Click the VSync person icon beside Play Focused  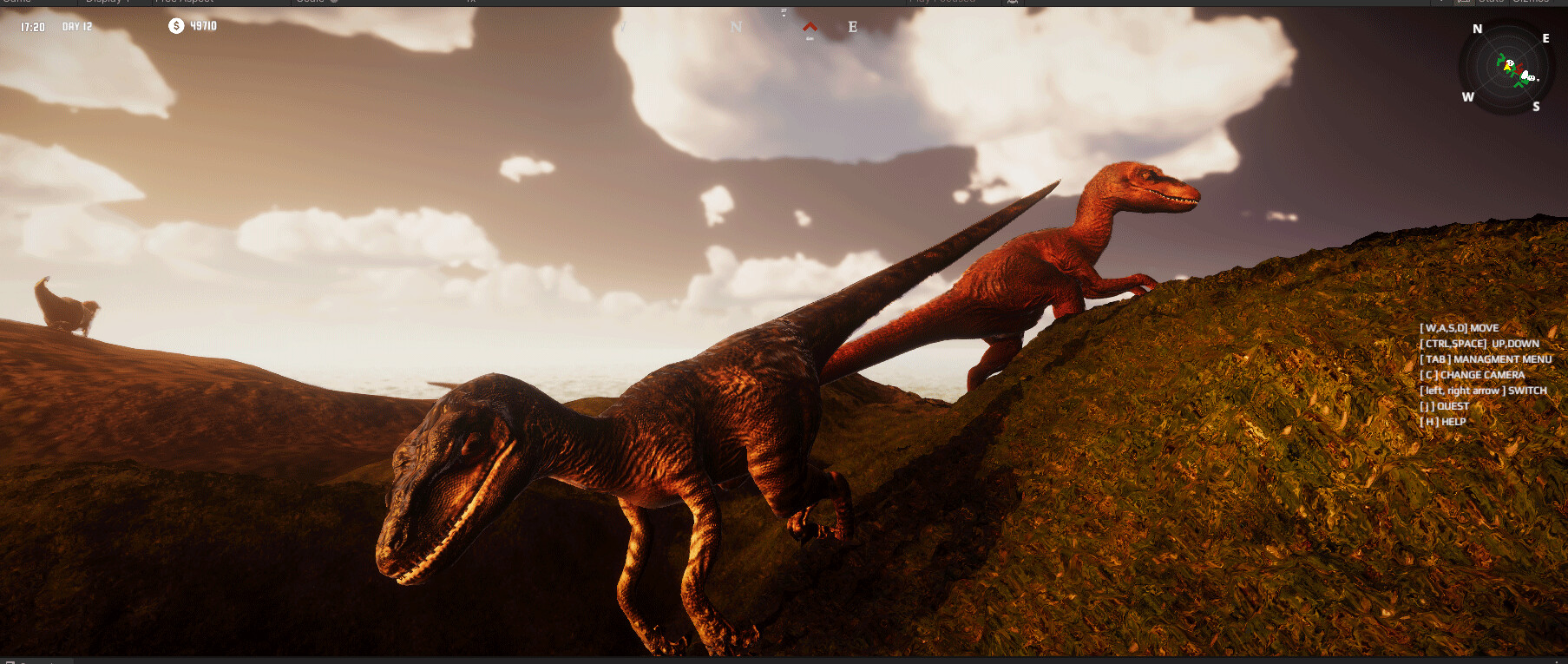pos(1012,2)
